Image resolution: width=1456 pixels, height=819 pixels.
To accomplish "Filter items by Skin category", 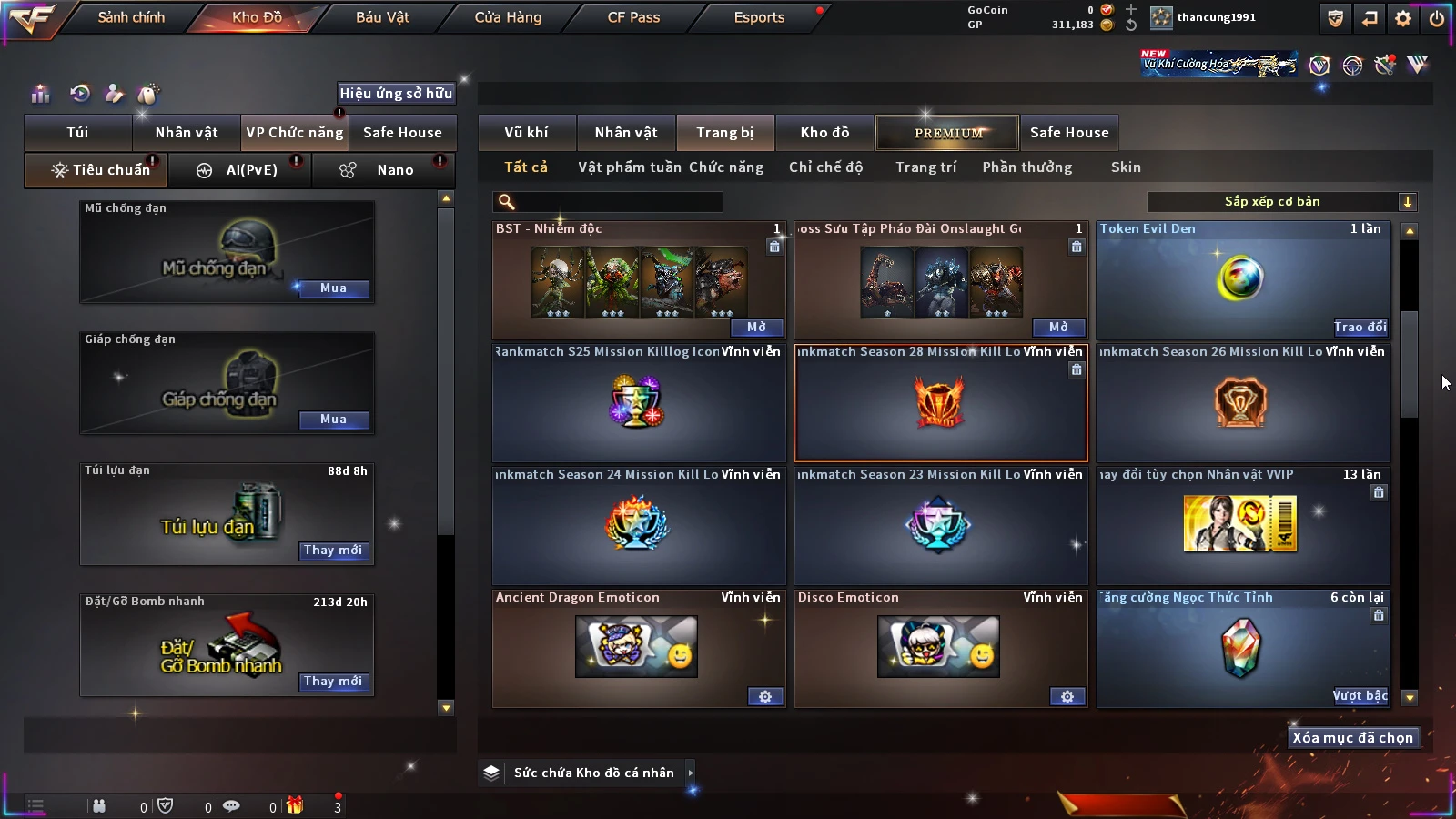I will coord(1126,167).
